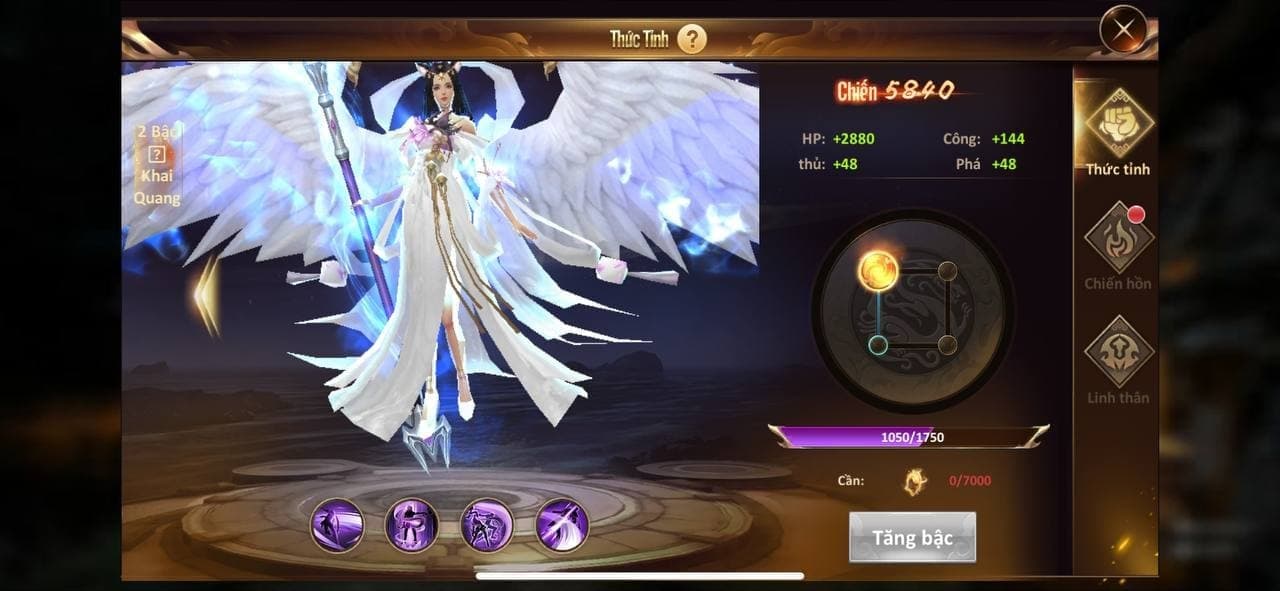The height and width of the screenshot is (591, 1280).
Task: Tap the golden material icon beside Cần
Action: [915, 481]
